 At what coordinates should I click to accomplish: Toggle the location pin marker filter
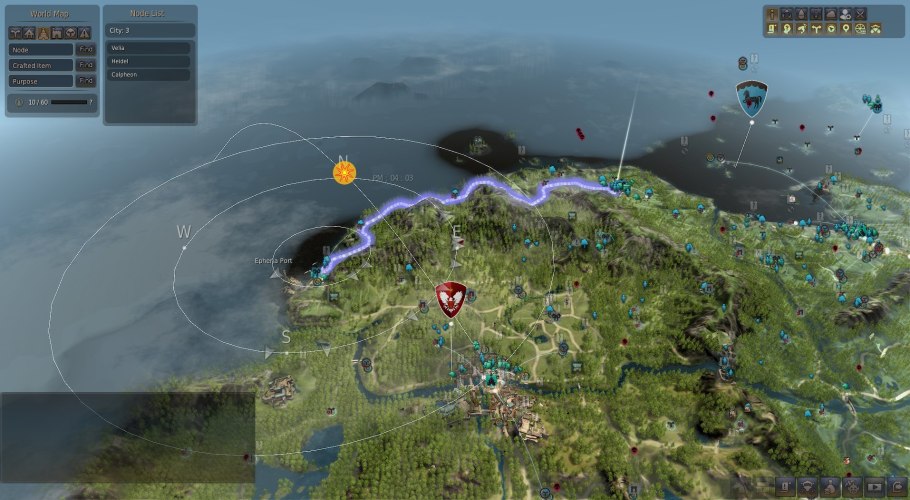point(846,29)
